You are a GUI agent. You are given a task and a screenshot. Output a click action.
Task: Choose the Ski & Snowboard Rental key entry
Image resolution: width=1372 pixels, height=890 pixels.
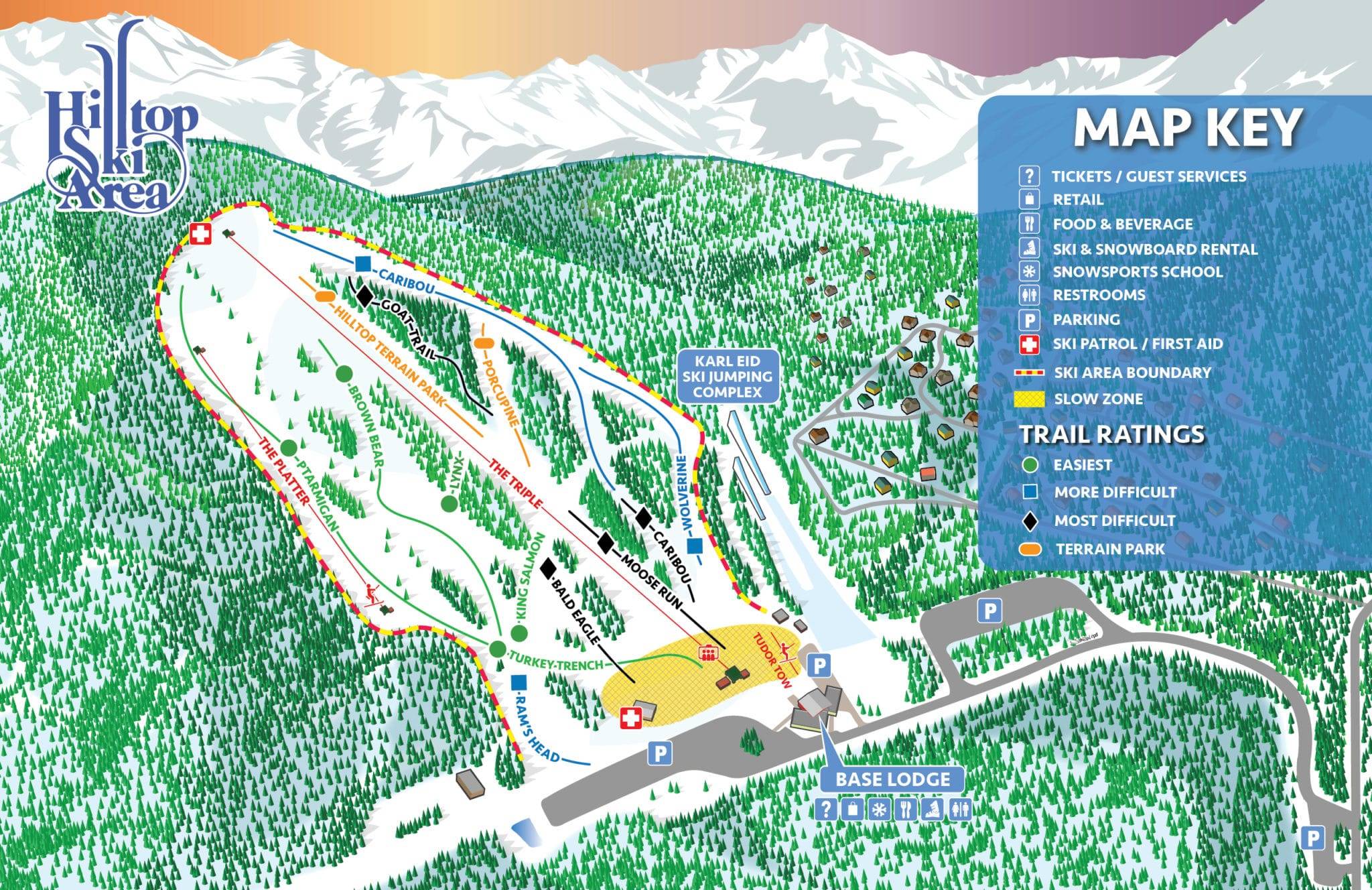(1154, 249)
